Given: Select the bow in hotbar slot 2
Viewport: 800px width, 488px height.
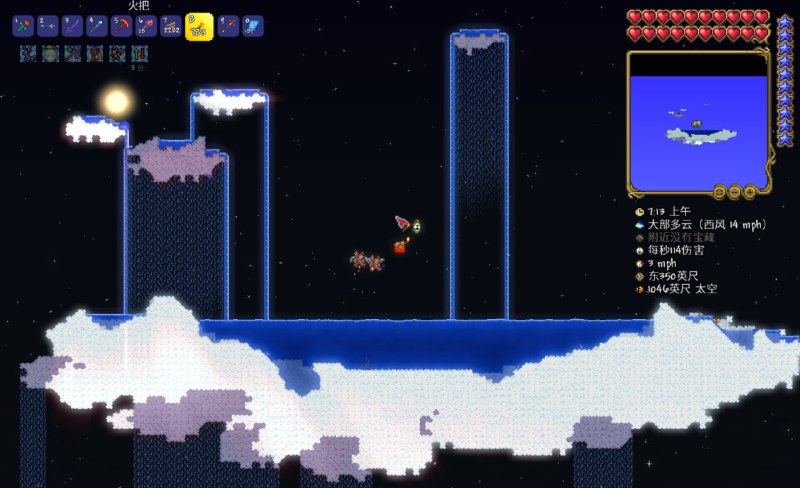Looking at the screenshot, I should pyautogui.click(x=47, y=26).
